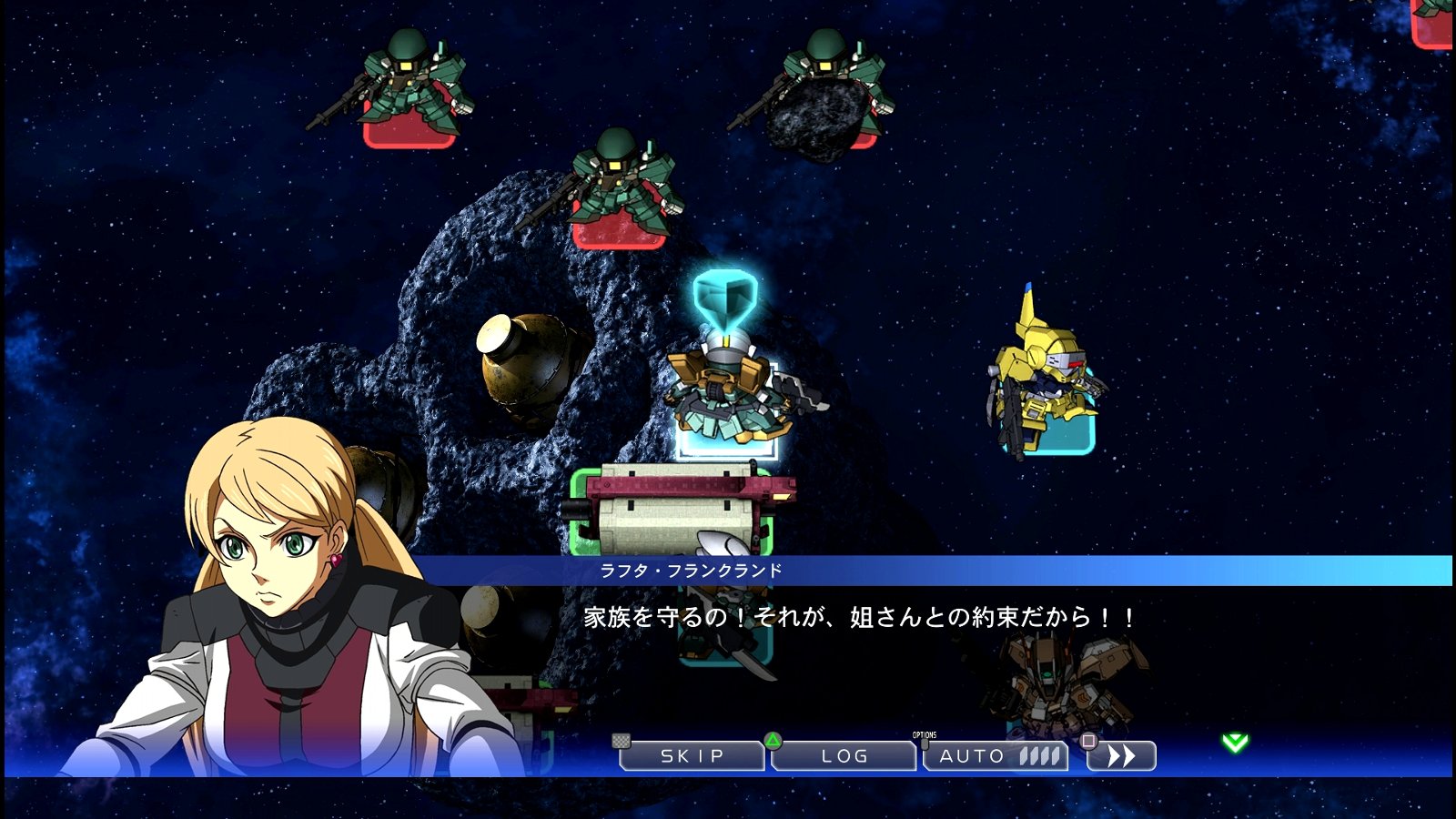Adjust the AUTO speed bar indicator
1456x819 pixels.
click(1037, 754)
